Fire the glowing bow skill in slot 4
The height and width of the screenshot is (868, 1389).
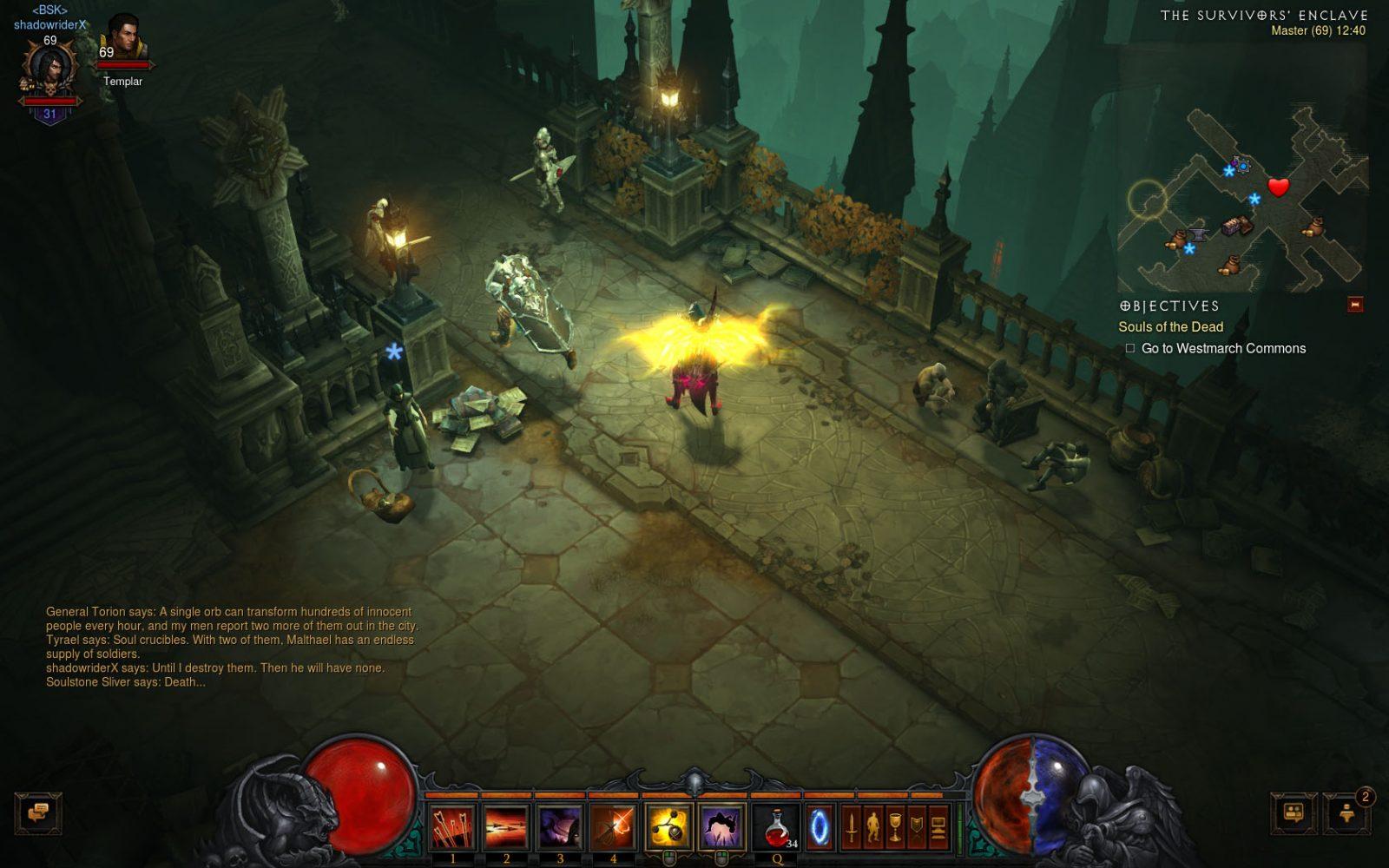(x=614, y=825)
